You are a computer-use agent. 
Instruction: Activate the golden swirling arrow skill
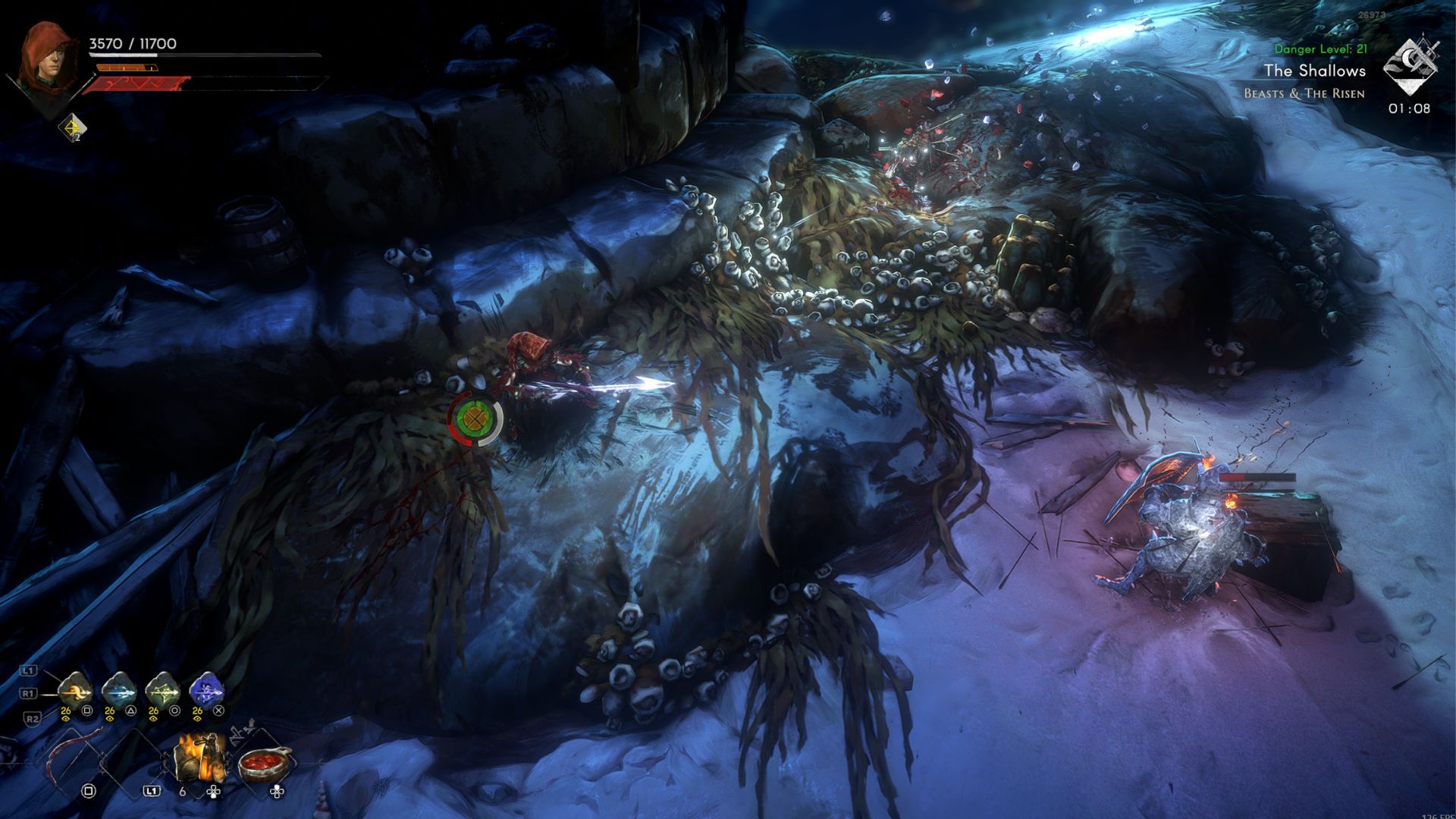coord(75,690)
